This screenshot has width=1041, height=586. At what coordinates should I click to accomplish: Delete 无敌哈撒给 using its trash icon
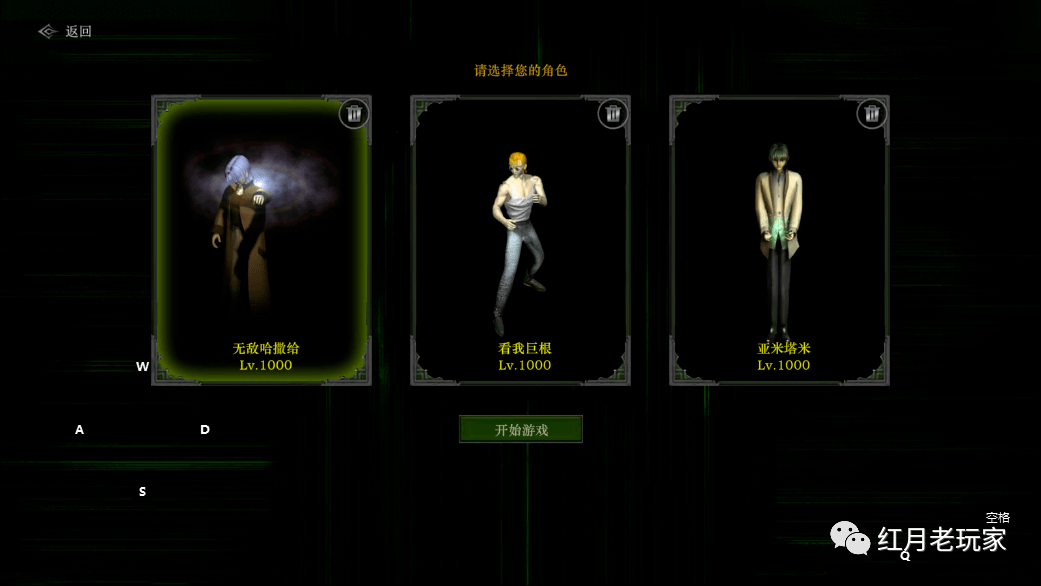tap(354, 114)
